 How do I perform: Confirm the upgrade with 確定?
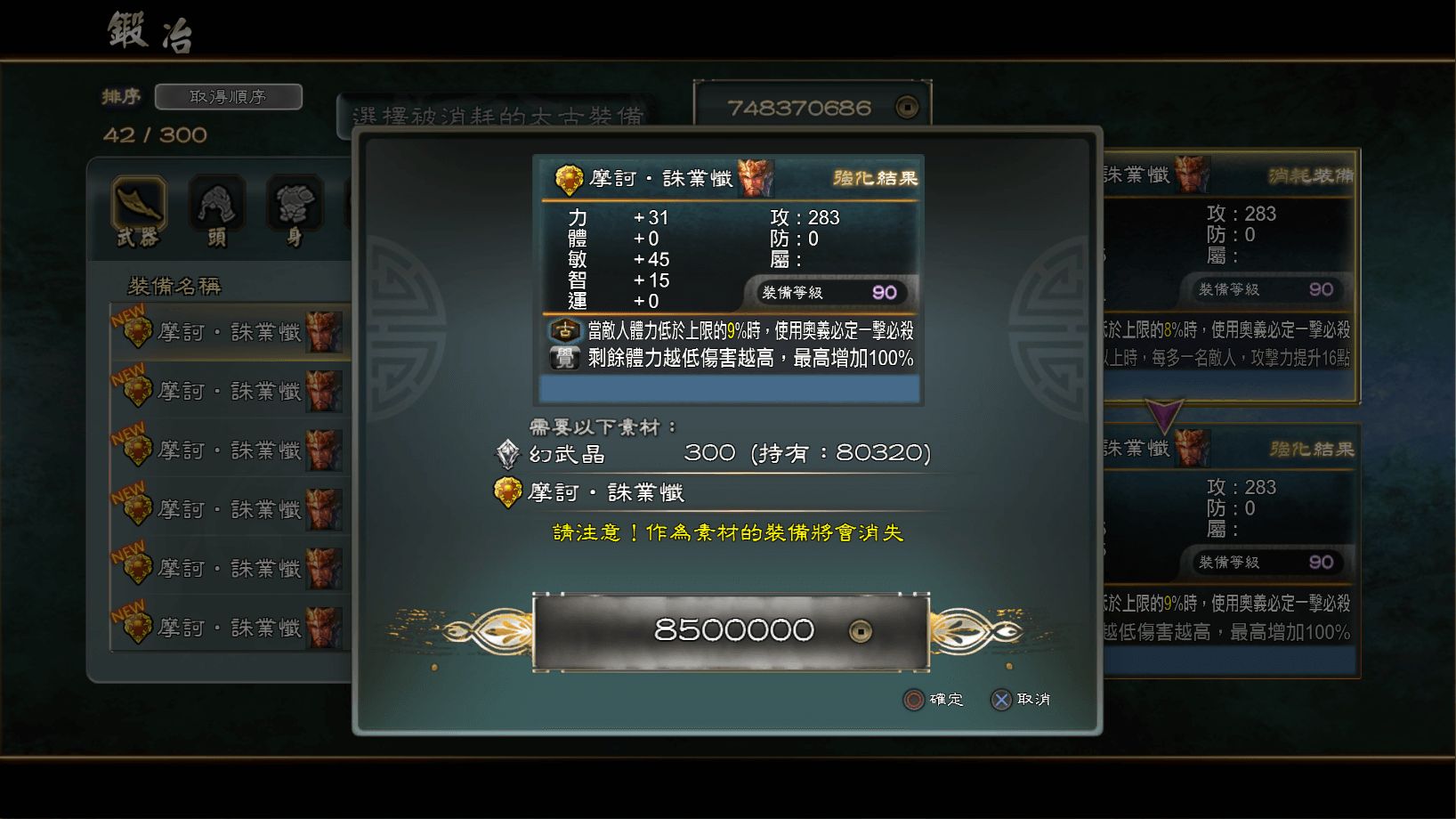[947, 701]
